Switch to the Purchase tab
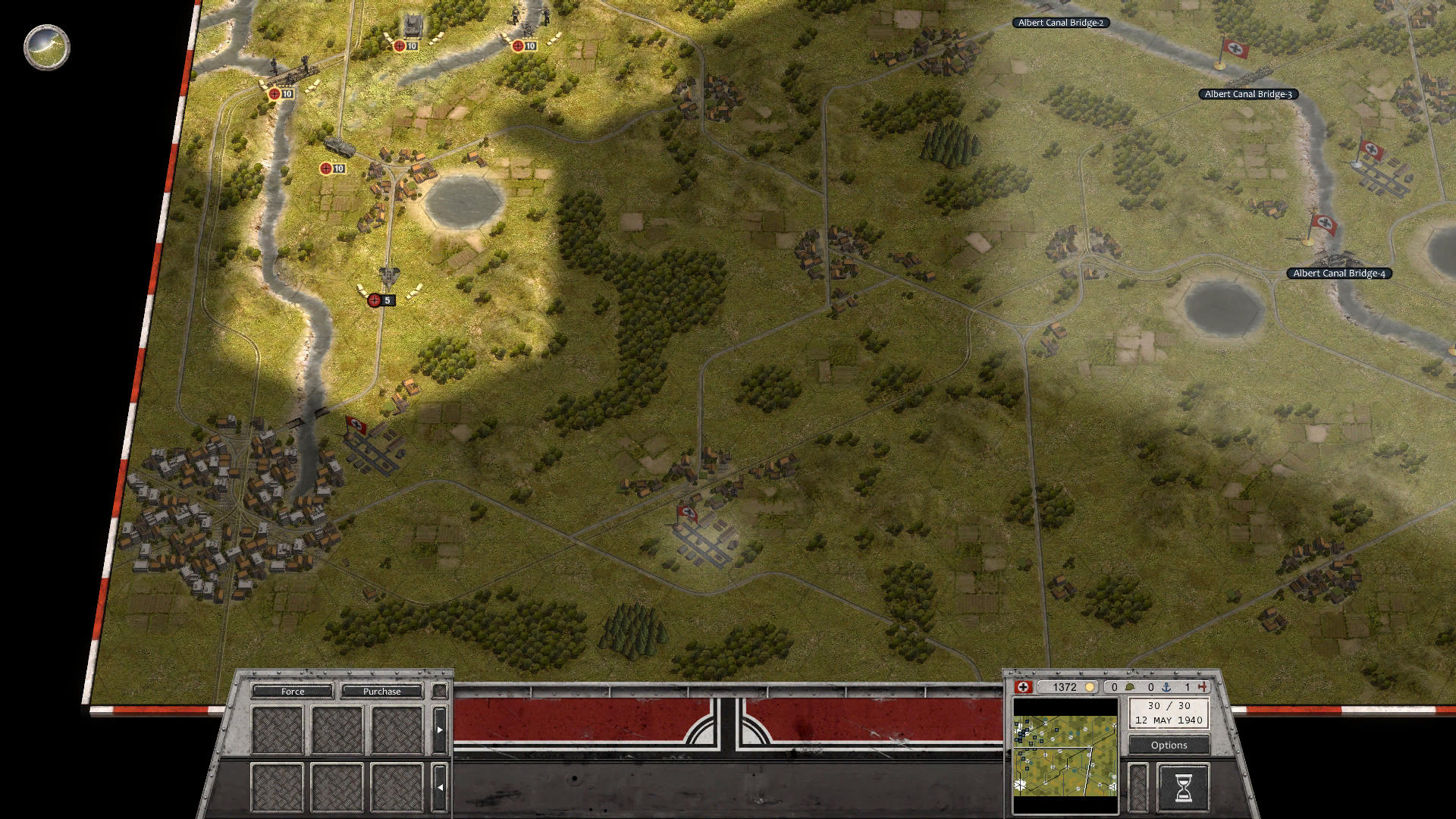Viewport: 1456px width, 819px height. coord(382,691)
